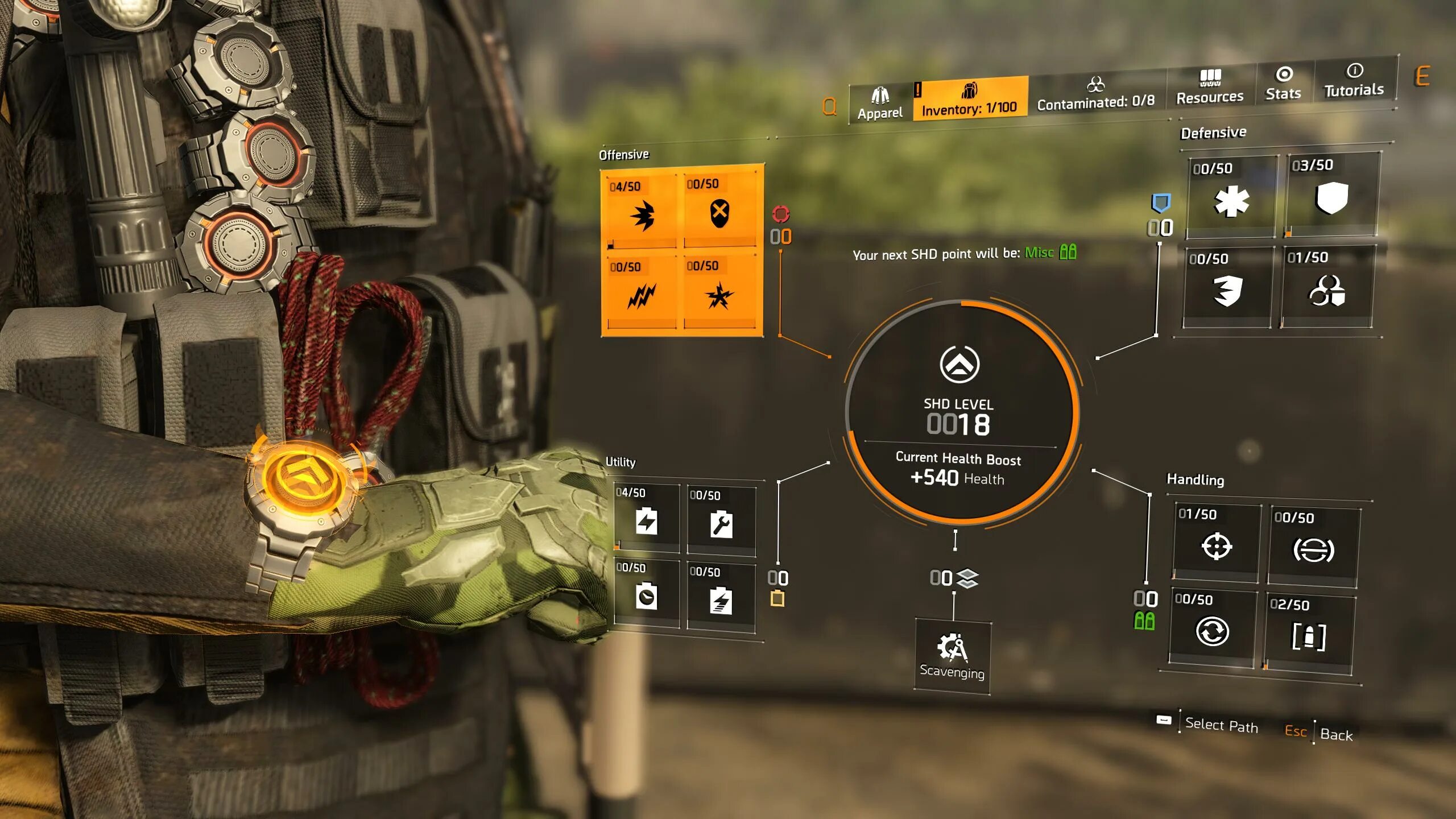Viewport: 1456px width, 819px height.
Task: Switch to the Apparel tab
Action: [x=880, y=104]
